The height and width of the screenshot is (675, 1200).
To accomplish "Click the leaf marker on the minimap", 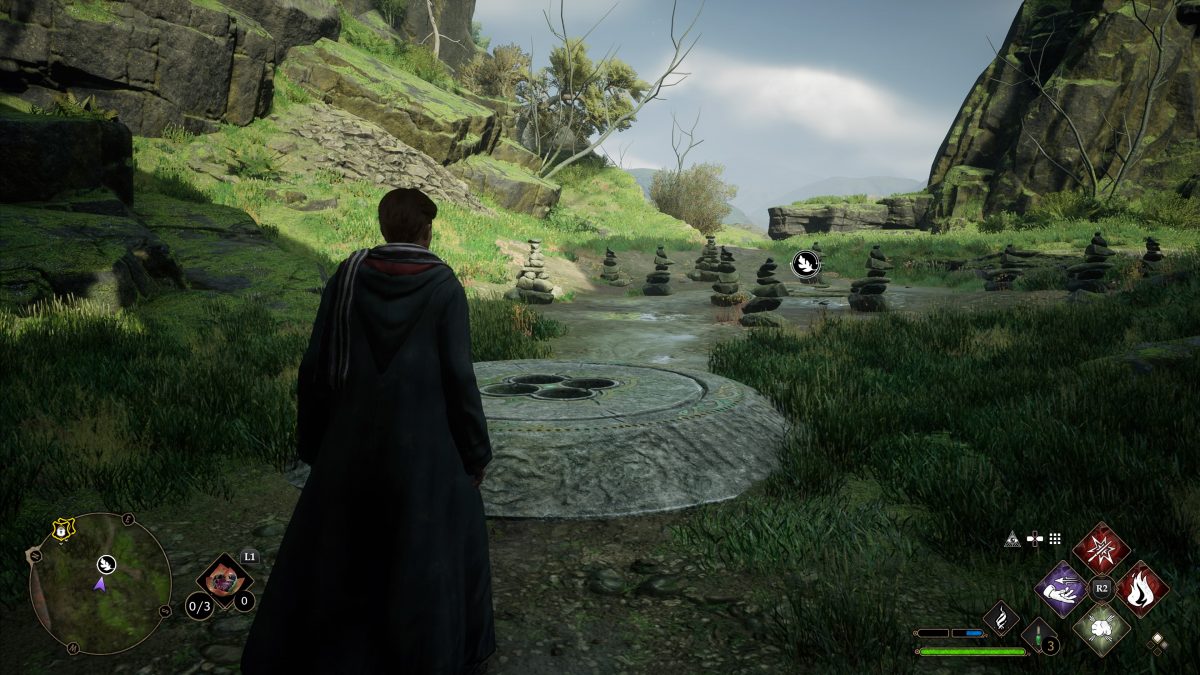I will click(106, 564).
